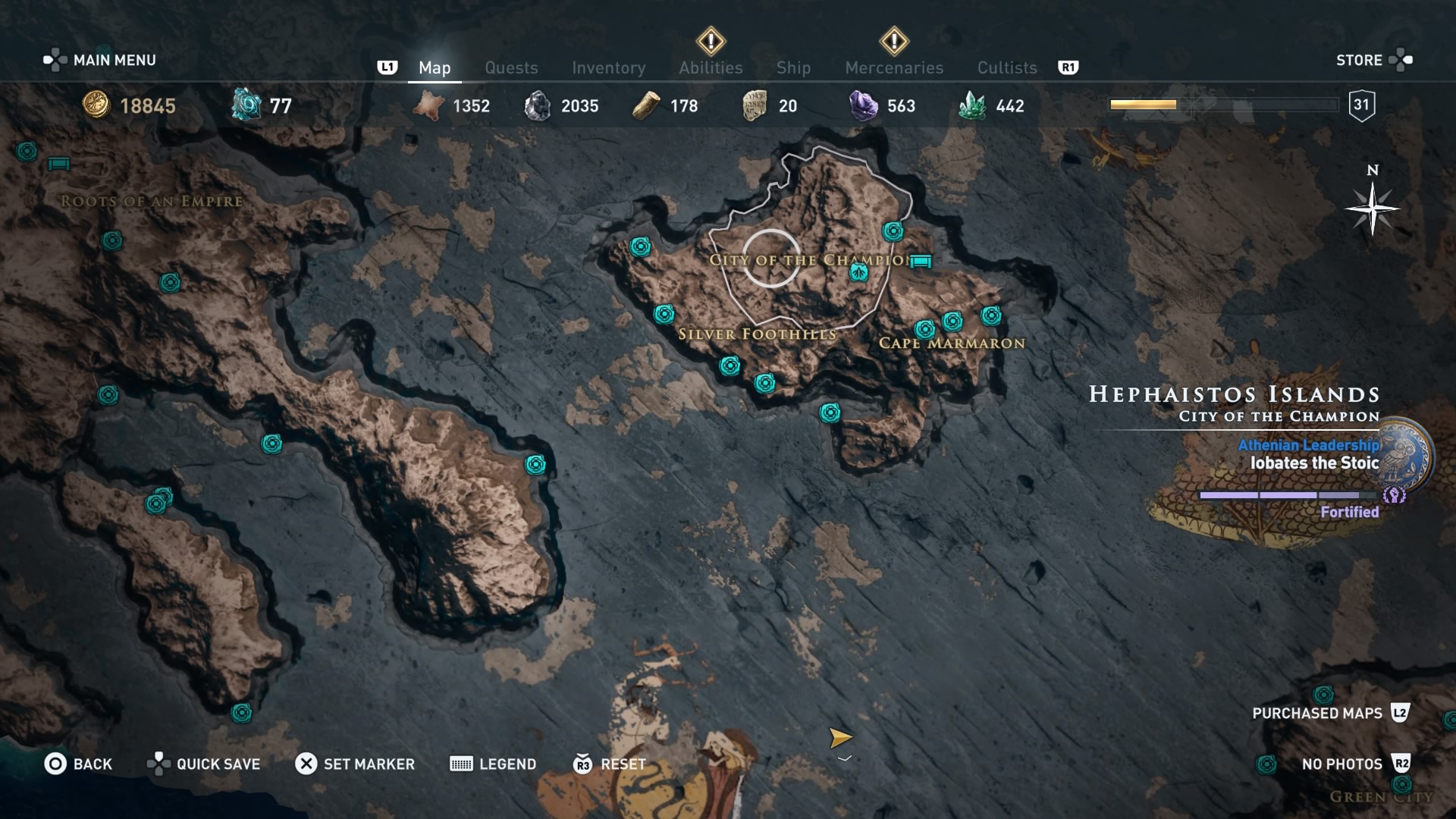The image size is (1456, 819).
Task: Switch to the Ship tab
Action: coord(793,67)
